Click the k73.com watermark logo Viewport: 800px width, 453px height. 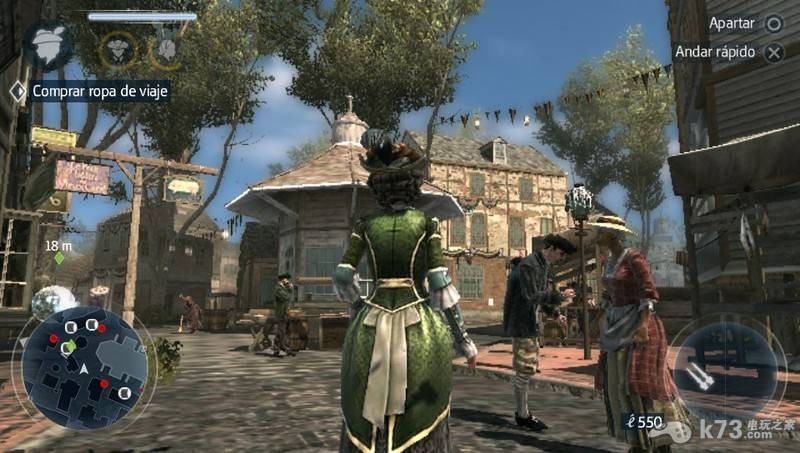(x=733, y=429)
